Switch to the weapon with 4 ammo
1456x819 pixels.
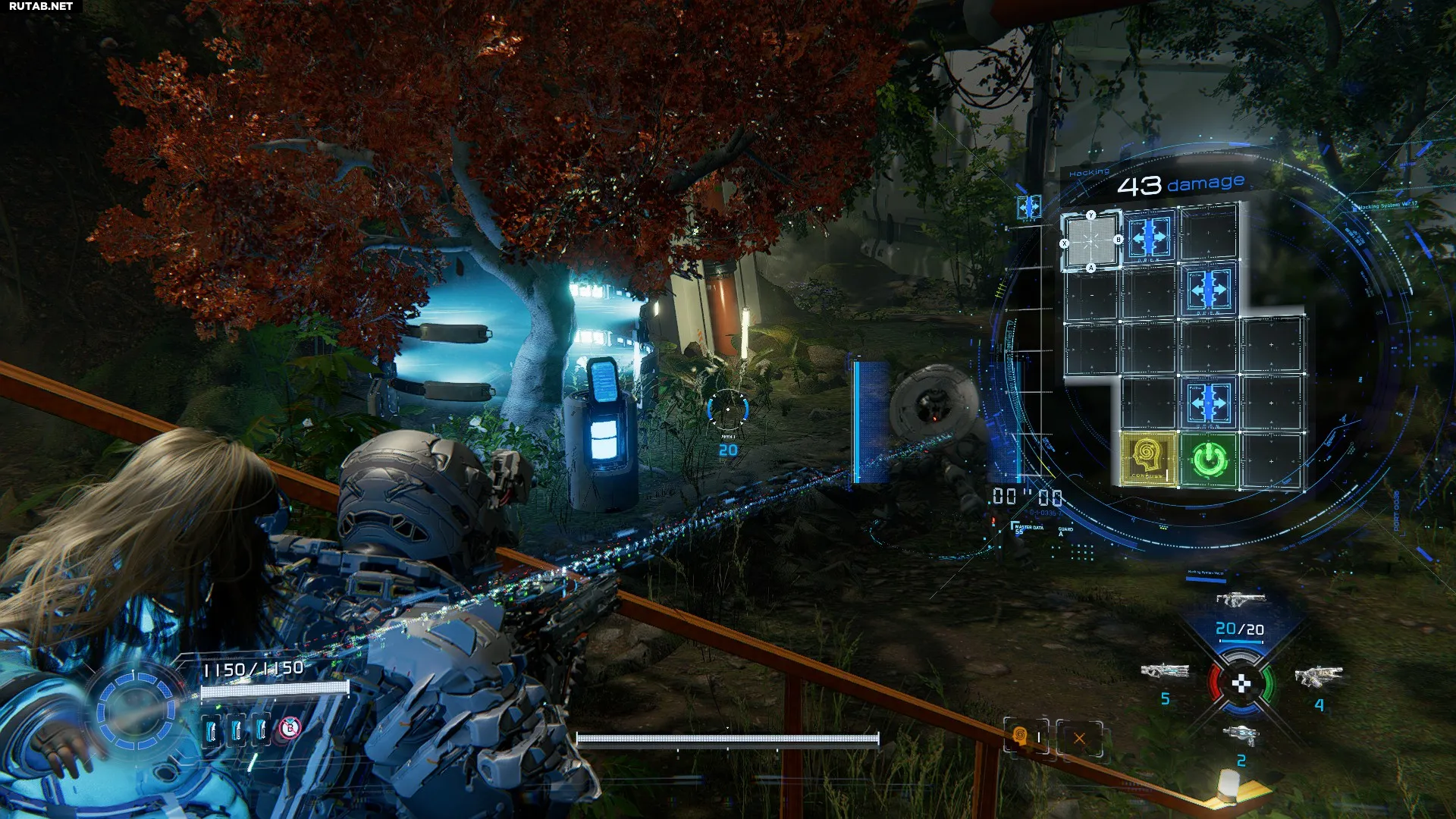pyautogui.click(x=1319, y=676)
